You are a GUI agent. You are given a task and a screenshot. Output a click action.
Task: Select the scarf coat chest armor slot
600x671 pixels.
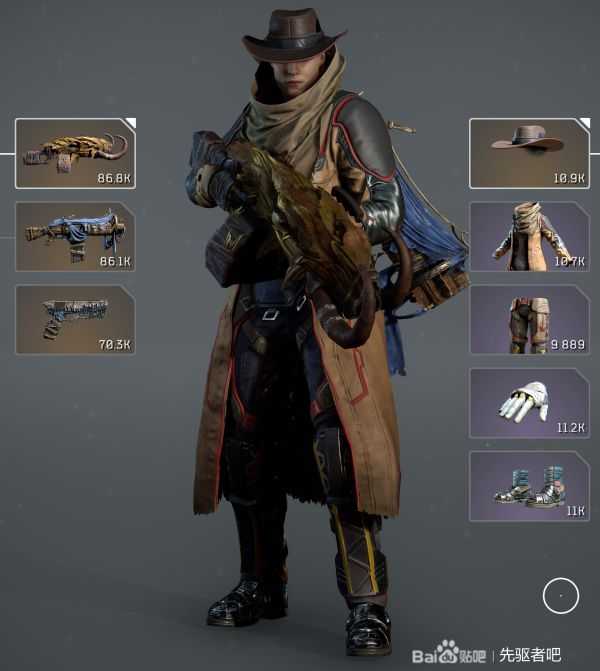tap(529, 236)
